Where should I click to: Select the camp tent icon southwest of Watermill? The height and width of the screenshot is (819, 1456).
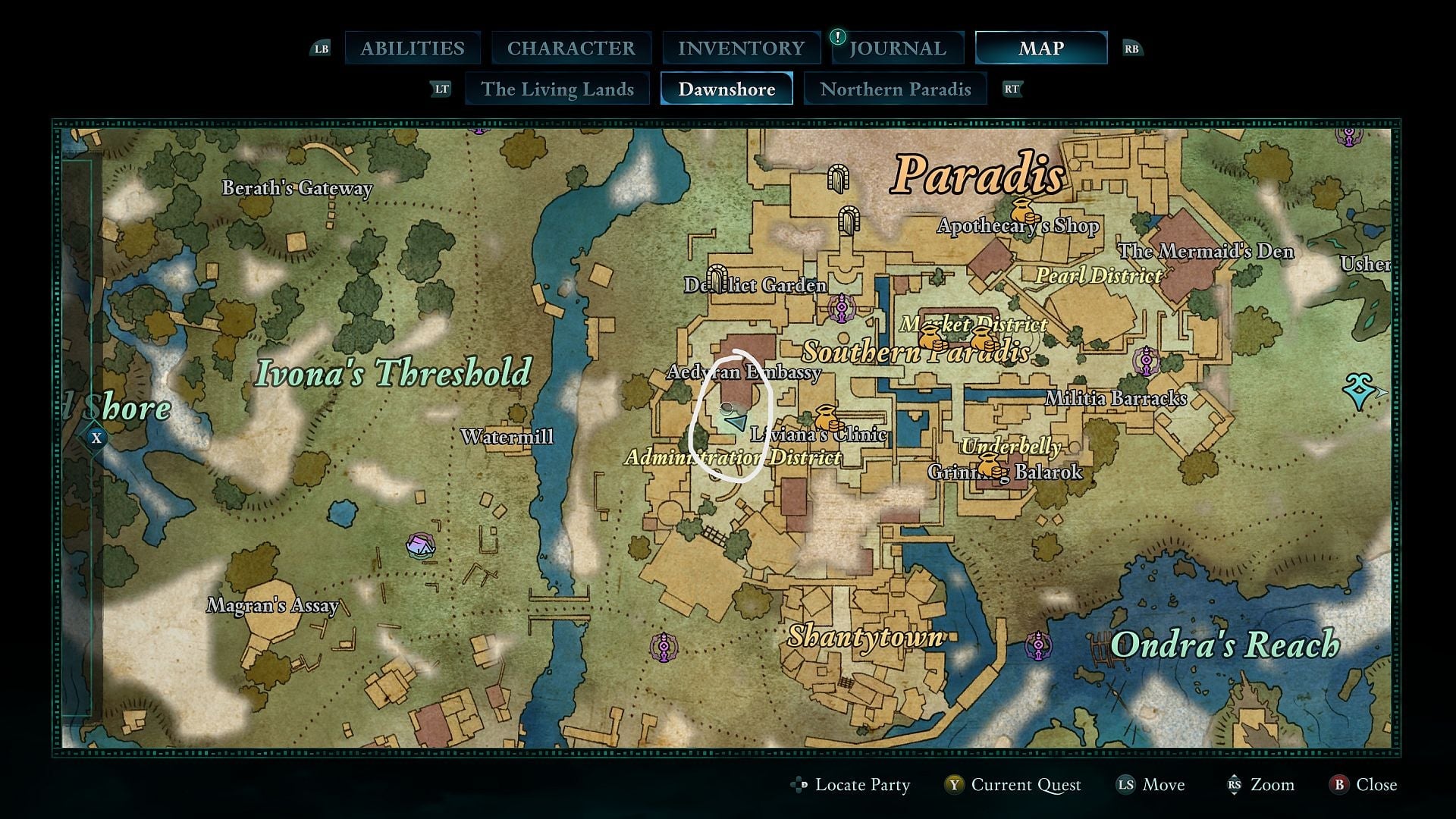[x=419, y=544]
